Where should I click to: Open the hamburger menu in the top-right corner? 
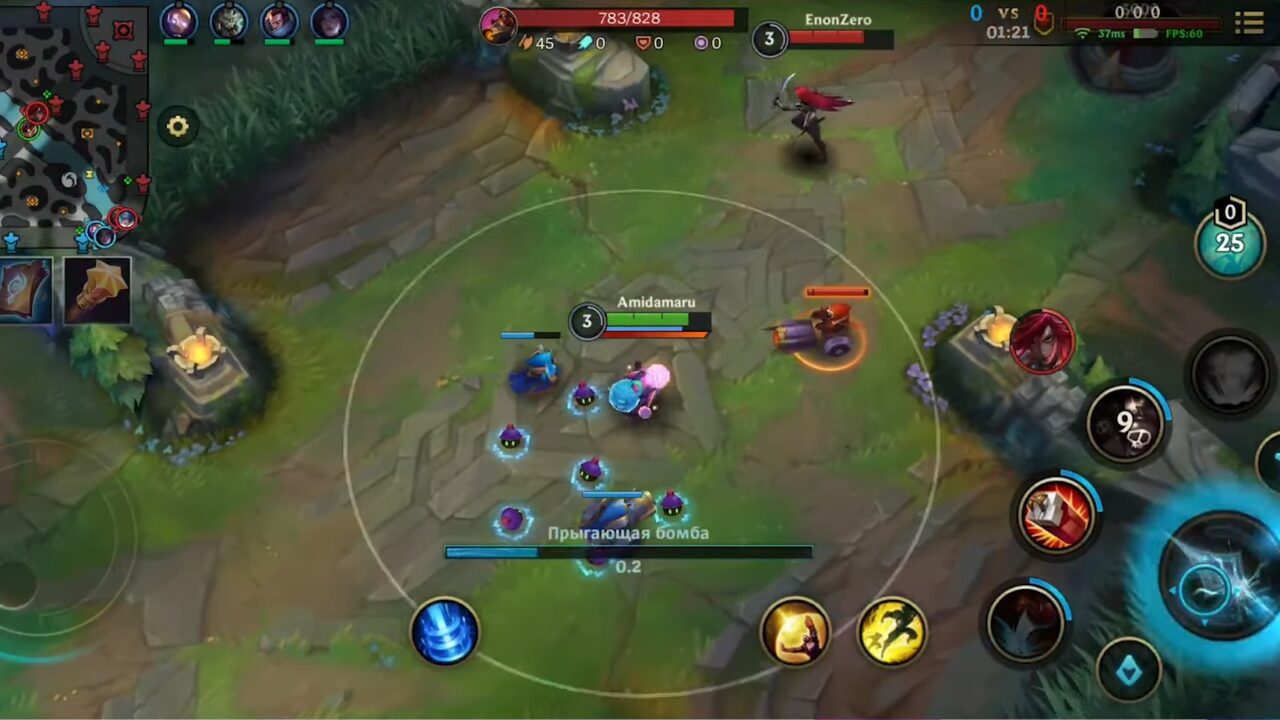tap(1250, 20)
